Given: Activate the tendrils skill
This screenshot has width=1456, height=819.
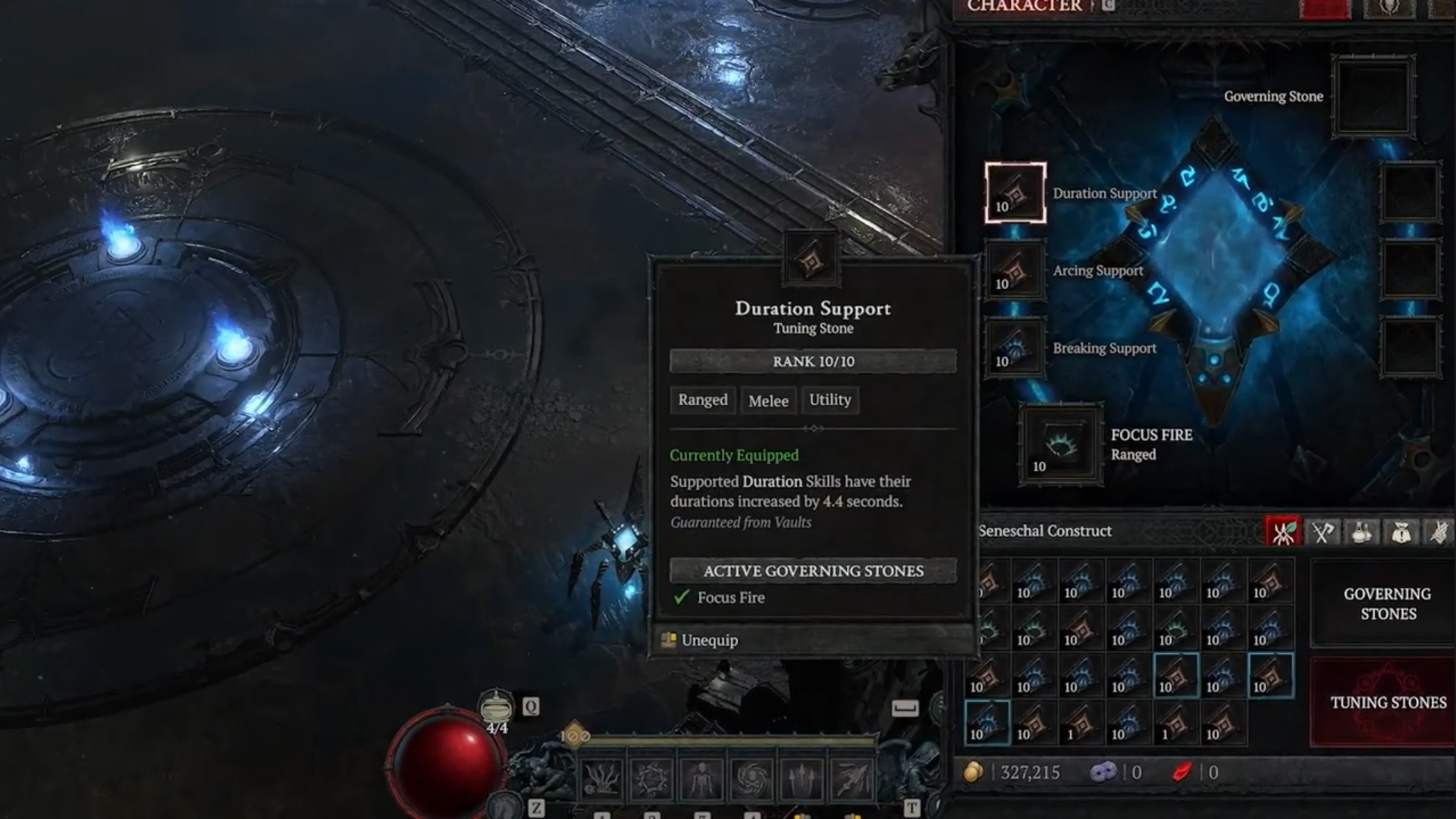Looking at the screenshot, I should (602, 779).
